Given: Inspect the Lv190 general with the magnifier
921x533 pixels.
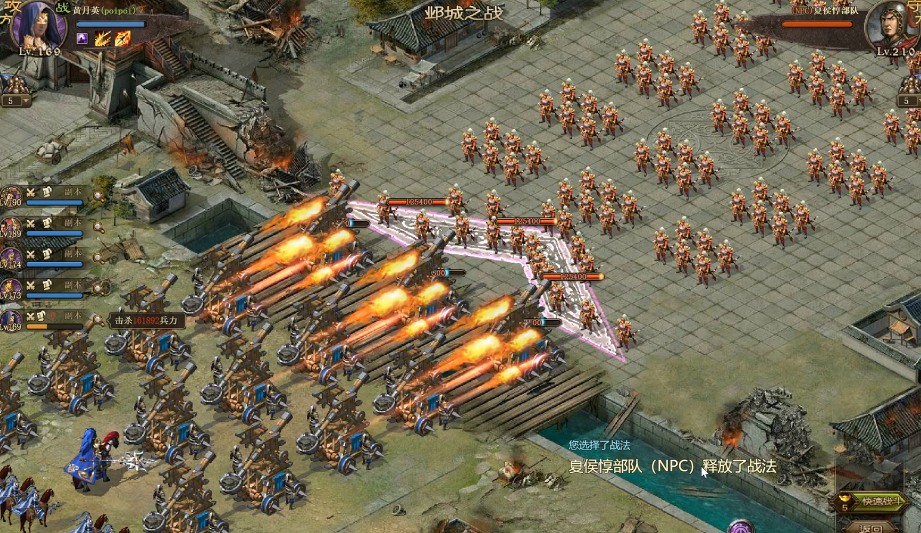Looking at the screenshot, I should point(97,195).
